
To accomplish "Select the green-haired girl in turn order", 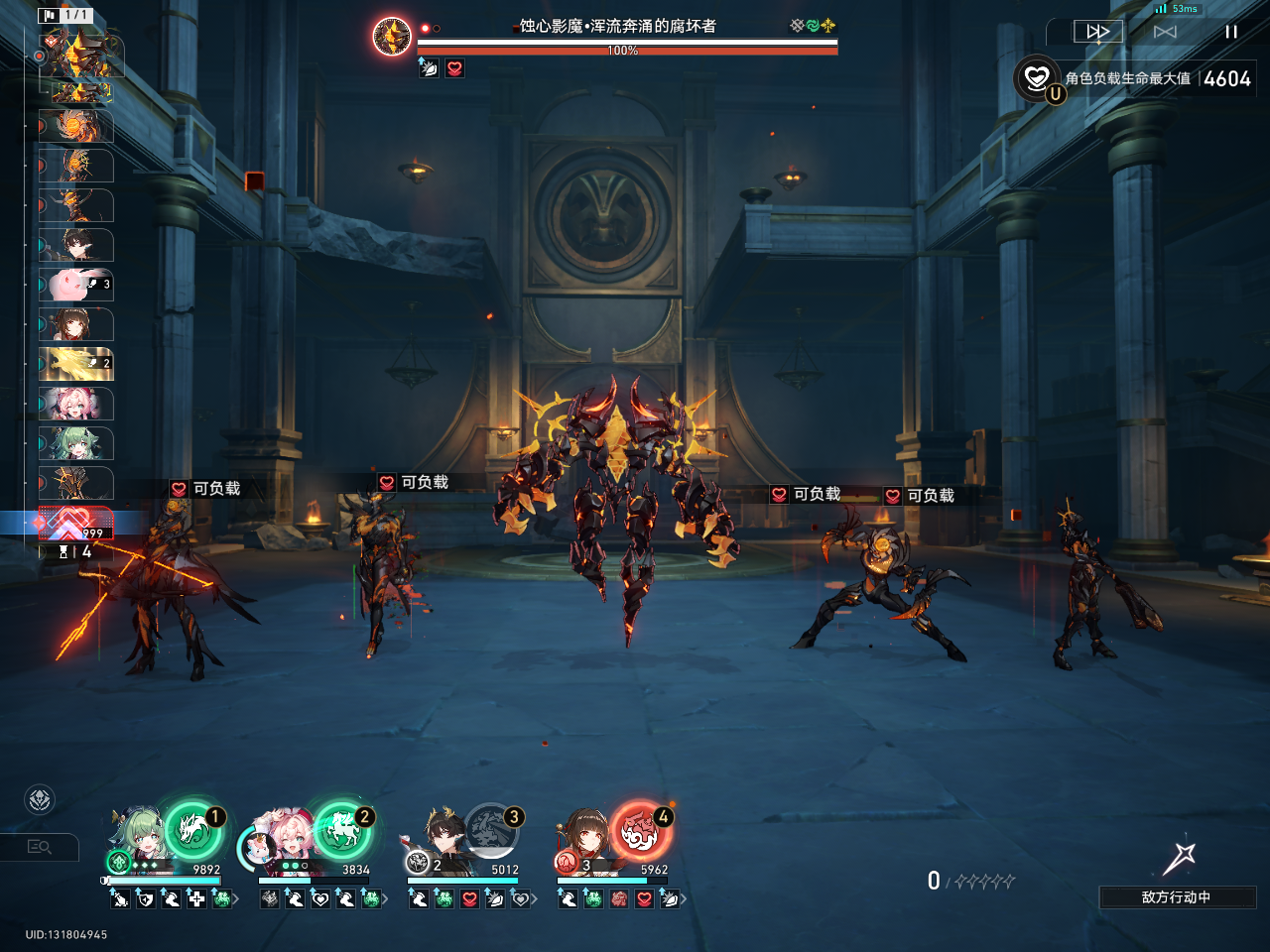I will point(76,443).
